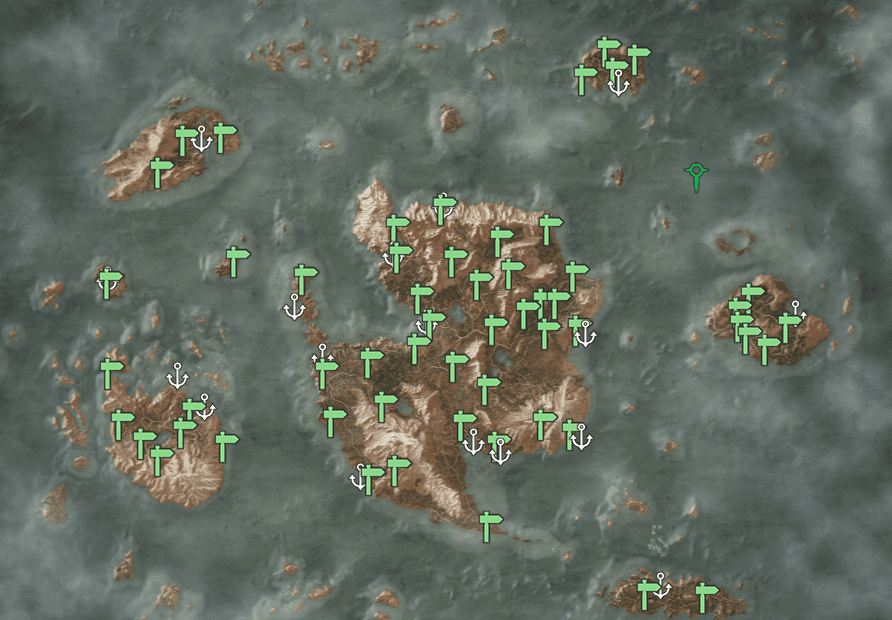The height and width of the screenshot is (620, 892).
Task: Click the anchor harbor marker on northeastern islet
Action: point(619,83)
